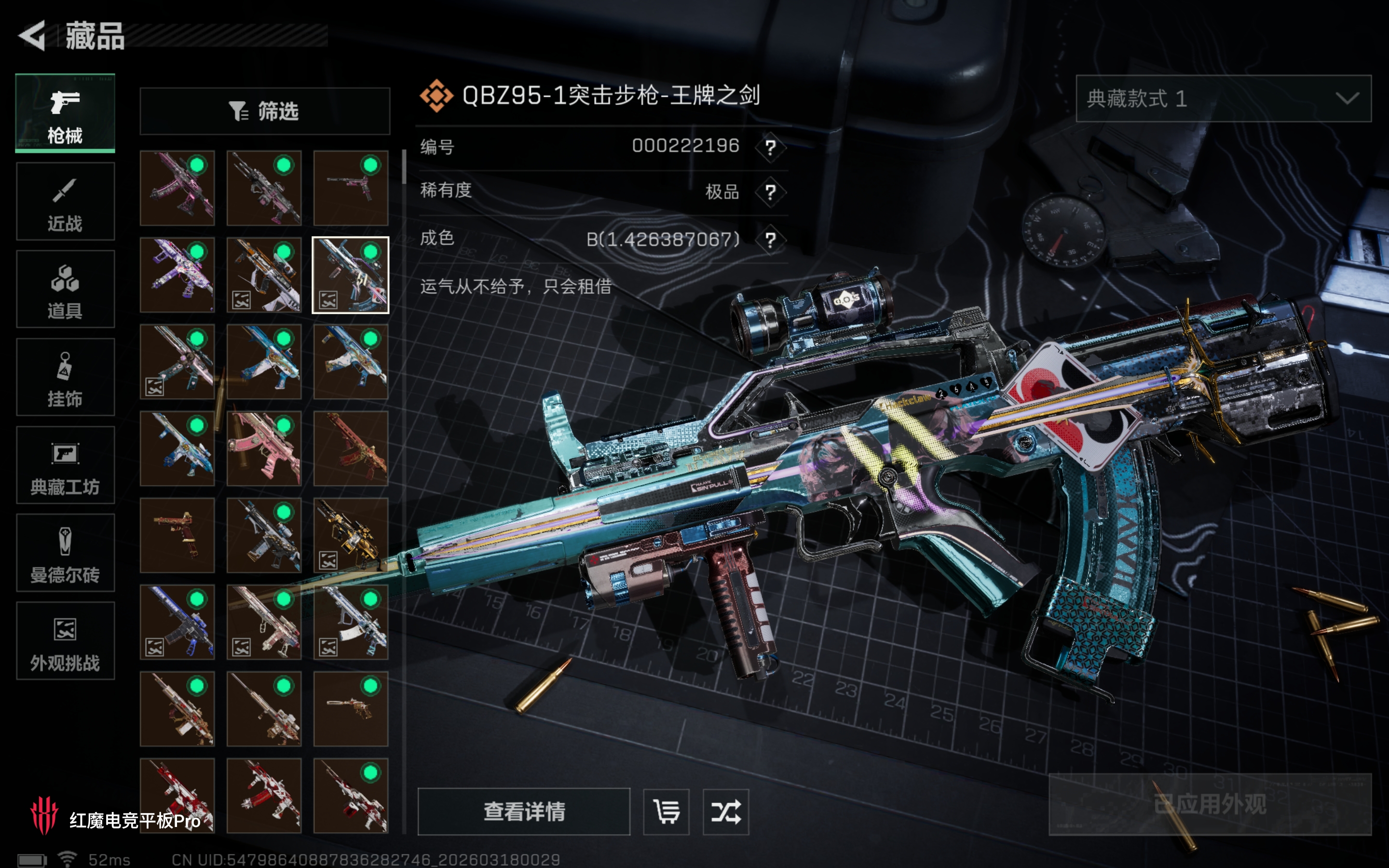Choose the pink rifle skin thumbnail
The height and width of the screenshot is (868, 1389).
pos(264,449)
